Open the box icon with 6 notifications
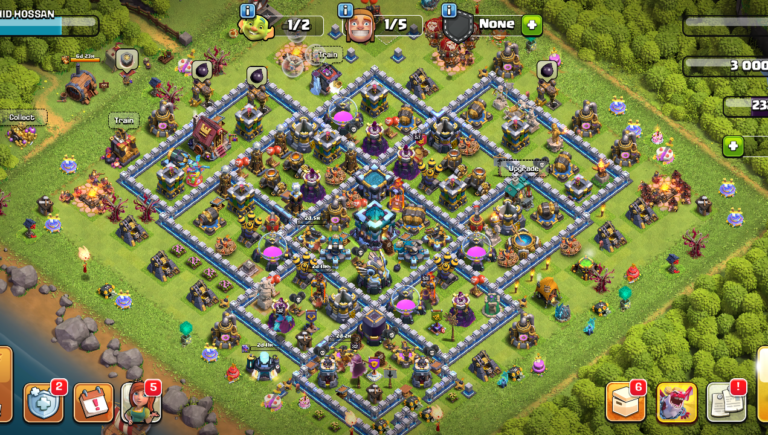 (626, 402)
